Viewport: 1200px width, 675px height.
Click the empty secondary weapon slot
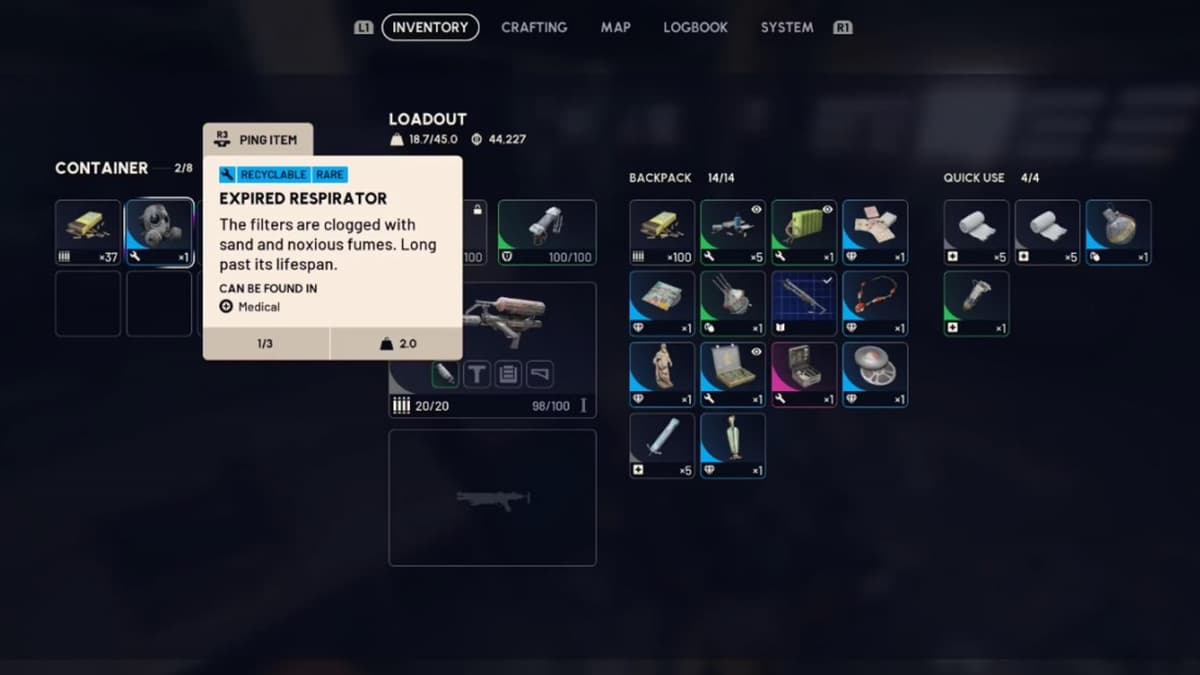coord(492,497)
